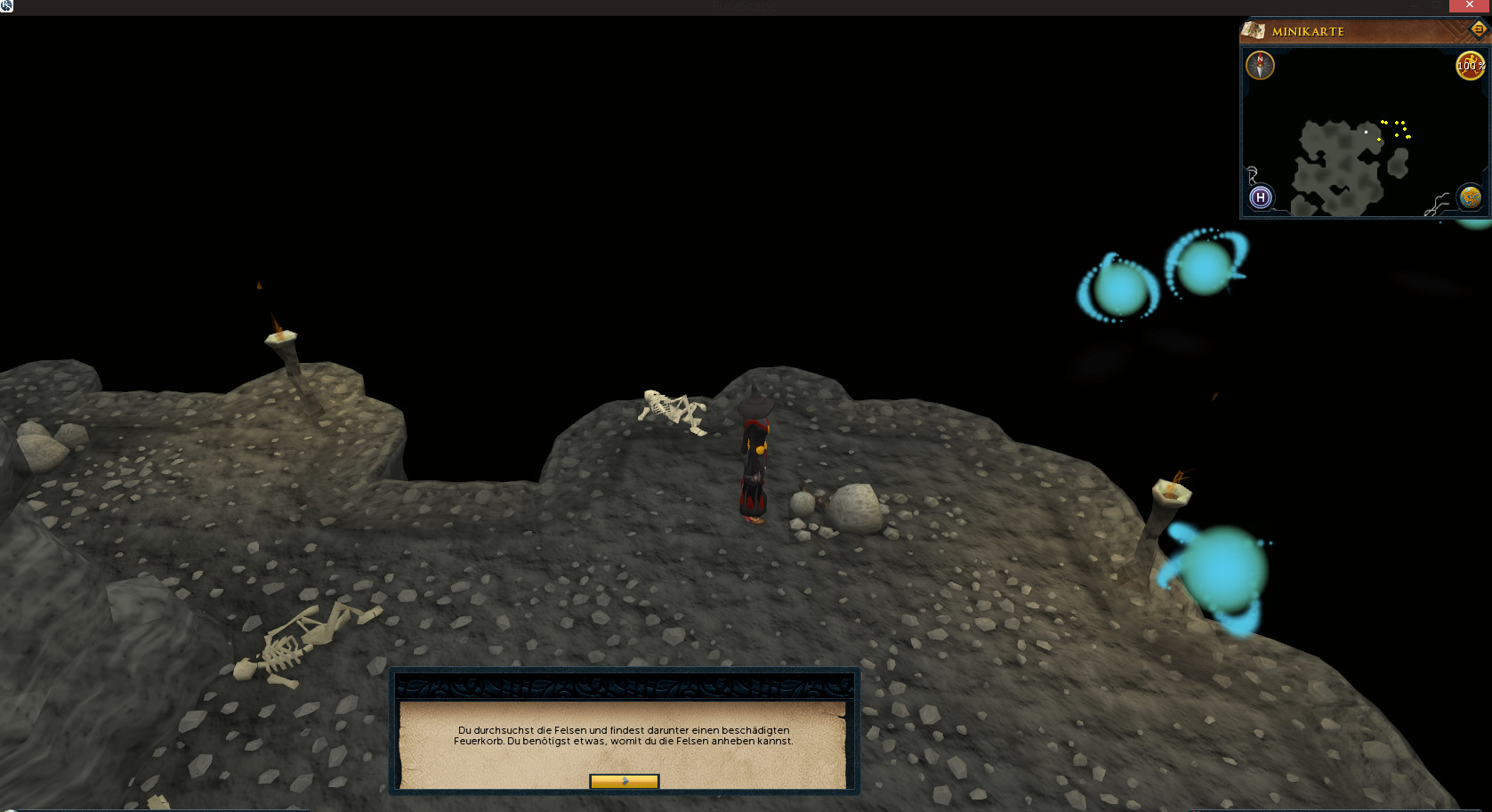Open the Minikarte header options button
Viewport: 1492px width, 812px height.
1478,29
